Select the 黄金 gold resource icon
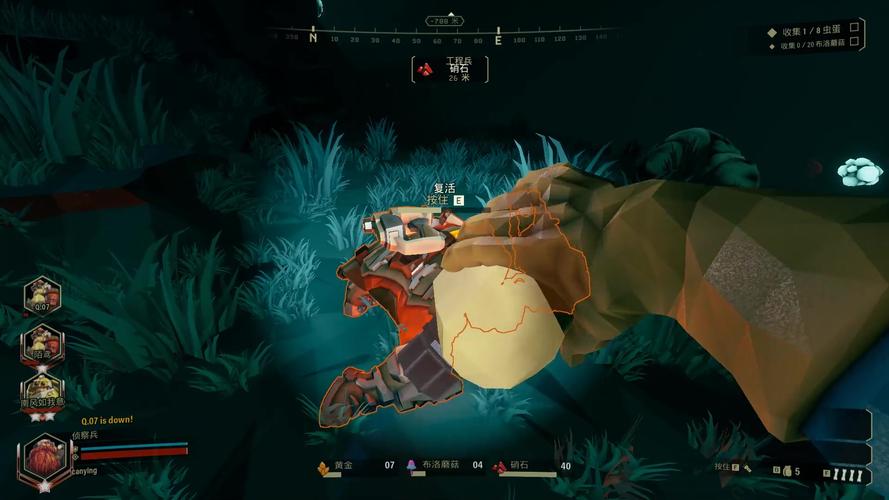The width and height of the screenshot is (889, 500). [323, 466]
